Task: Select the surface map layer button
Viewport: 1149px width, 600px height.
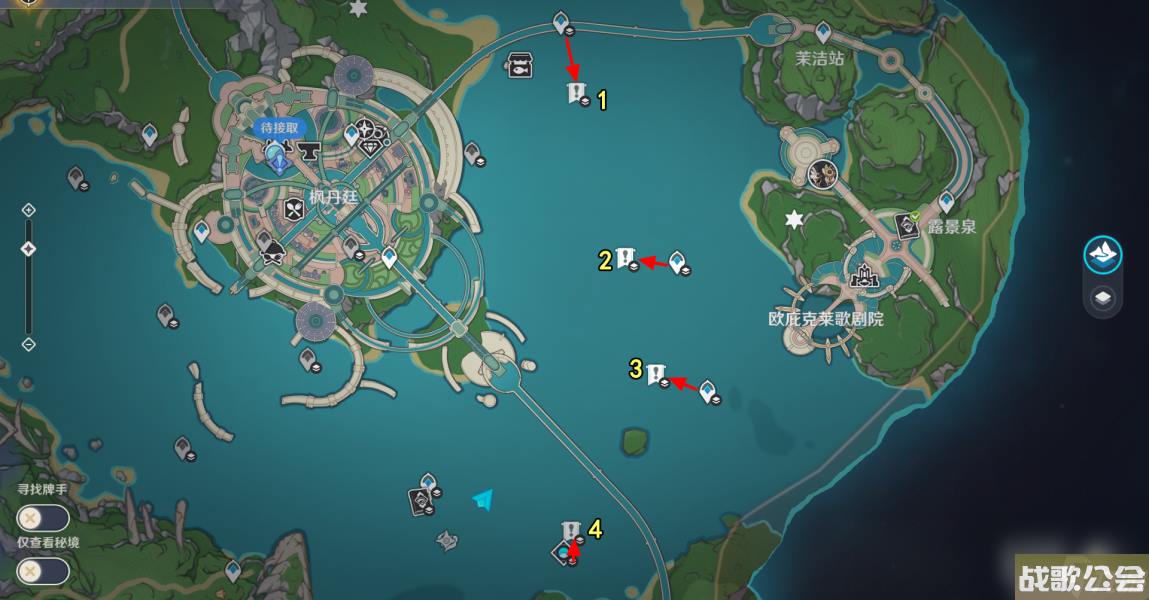Action: [1102, 254]
